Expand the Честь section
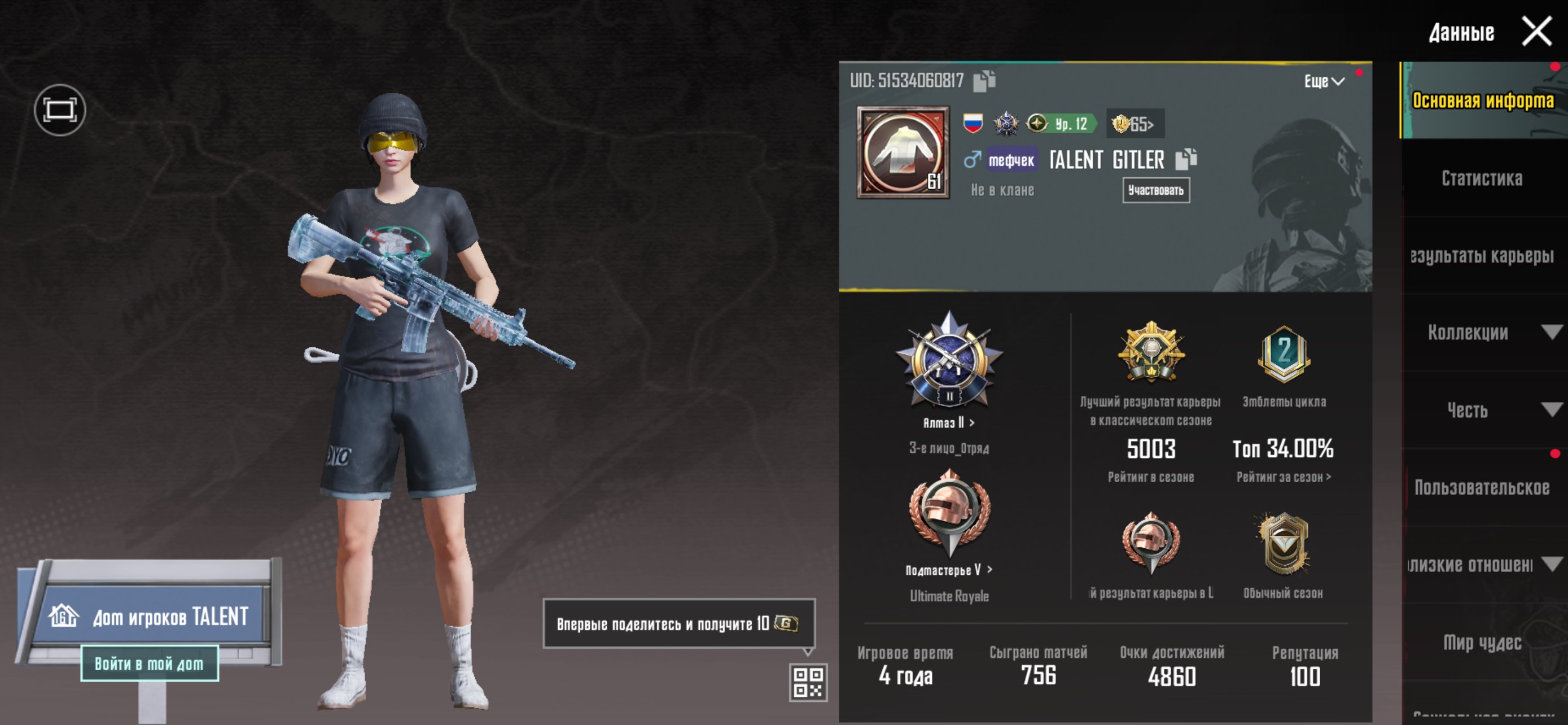The width and height of the screenshot is (1568, 725). tap(1481, 410)
